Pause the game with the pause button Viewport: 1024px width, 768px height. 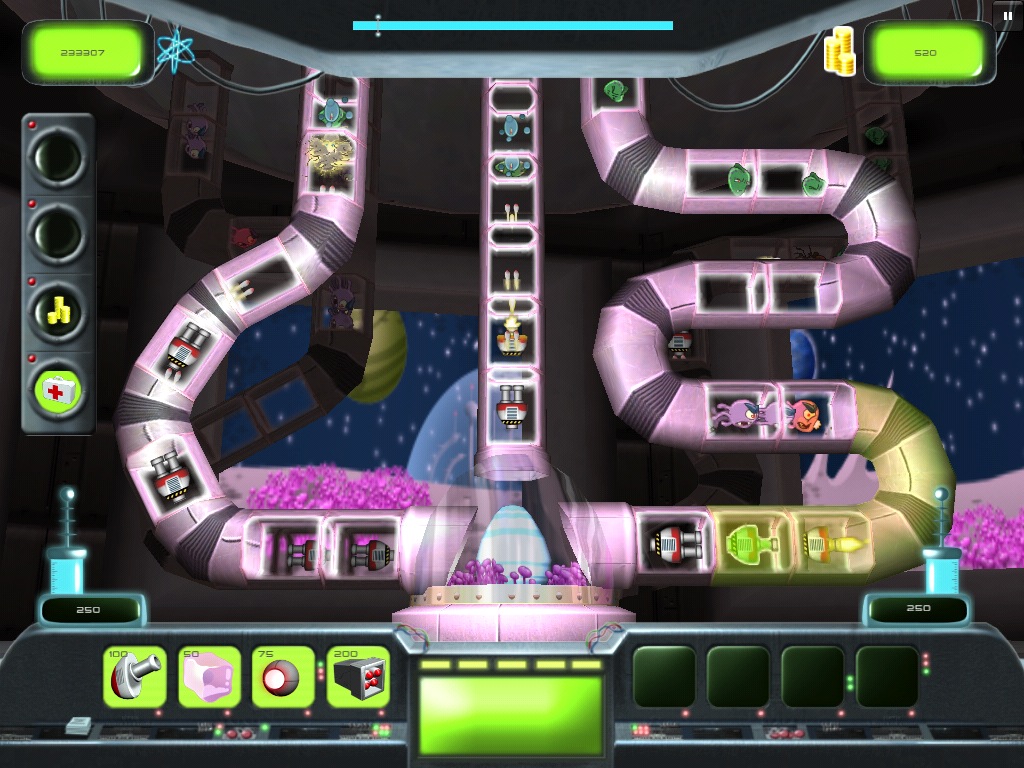tap(1007, 15)
